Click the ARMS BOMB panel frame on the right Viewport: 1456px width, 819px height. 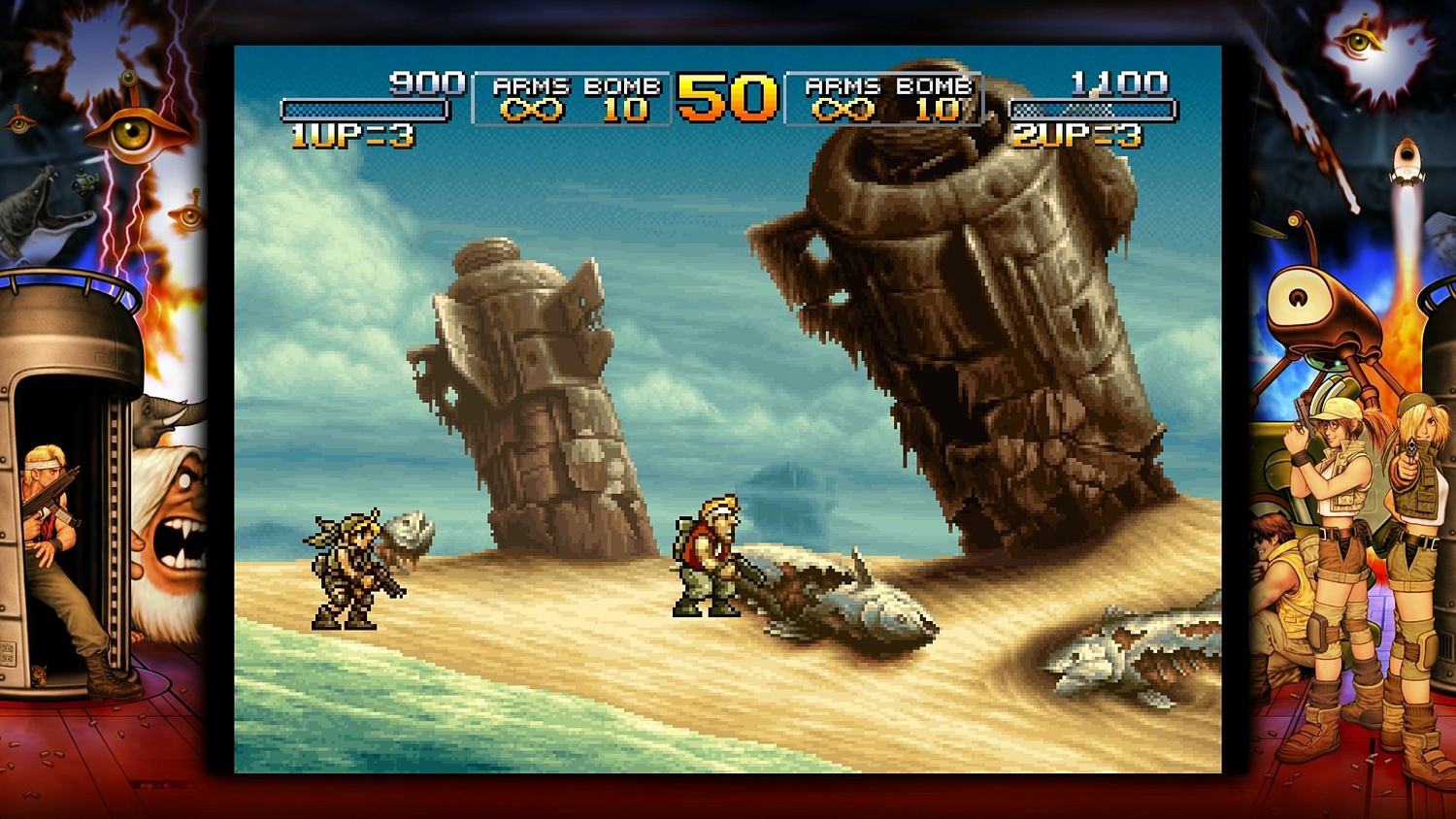pyautogui.click(x=885, y=98)
